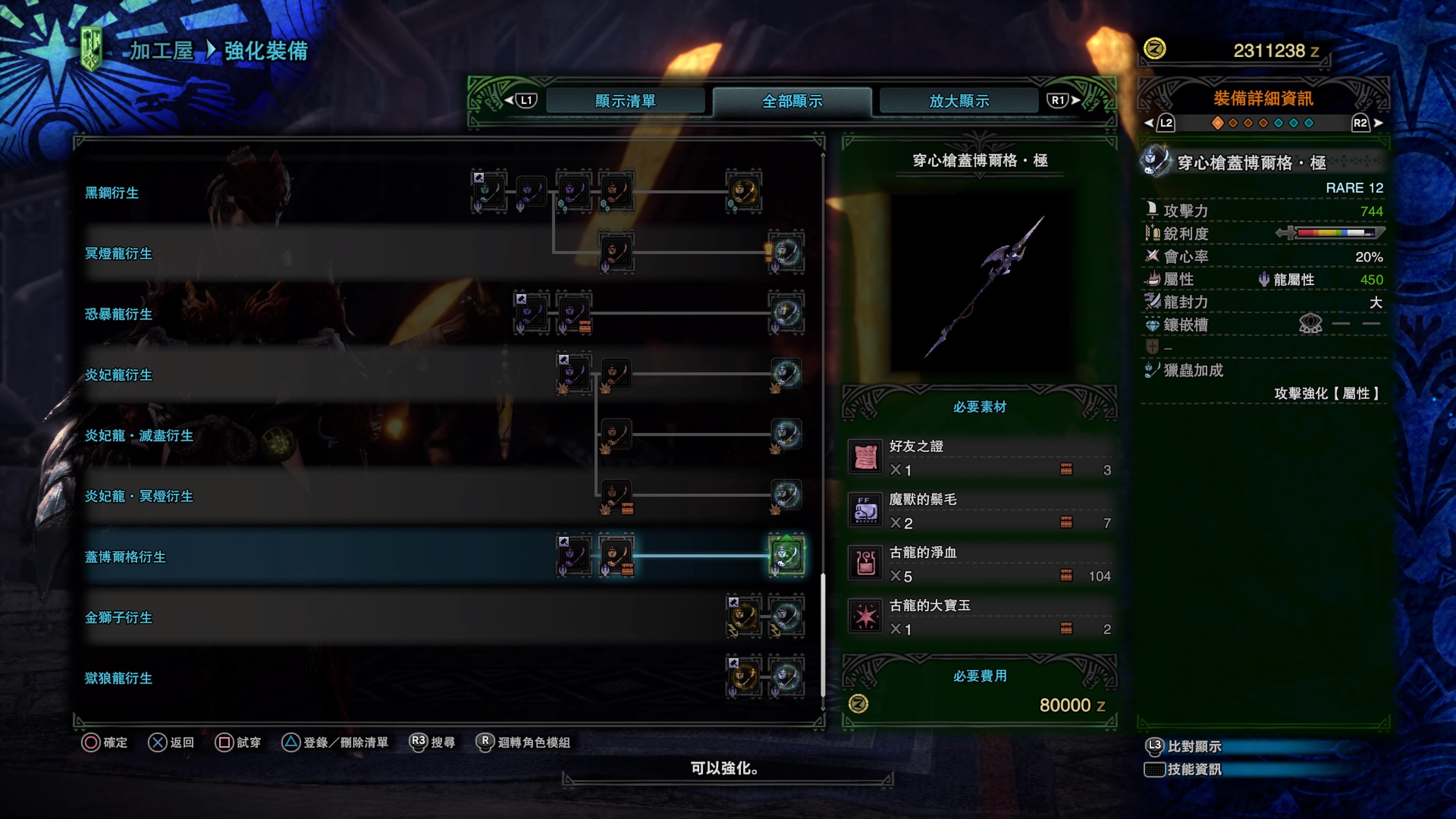
Task: Select the 恐暴龍衍生 tree row
Action: click(x=118, y=314)
